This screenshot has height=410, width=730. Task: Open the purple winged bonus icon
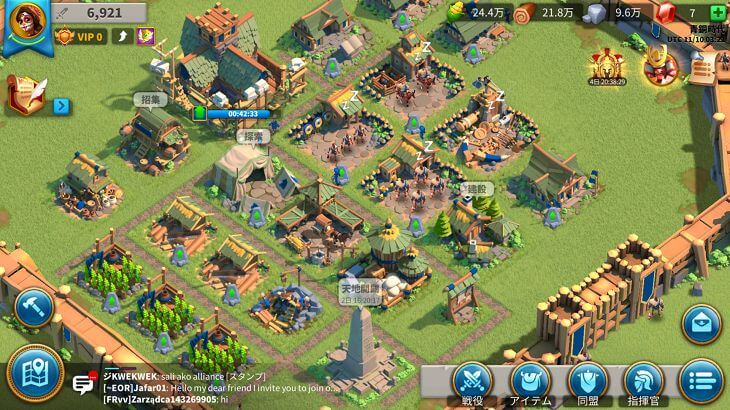[x=146, y=37]
